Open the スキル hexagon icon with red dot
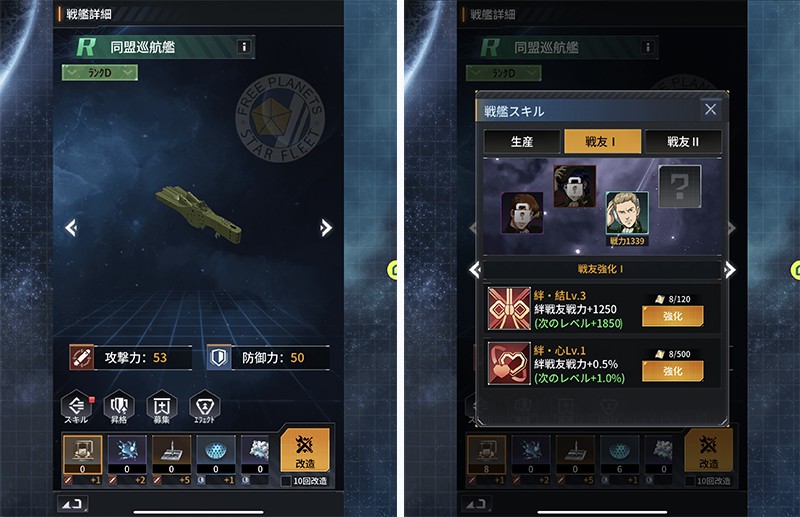This screenshot has height=517, width=800. [77, 406]
